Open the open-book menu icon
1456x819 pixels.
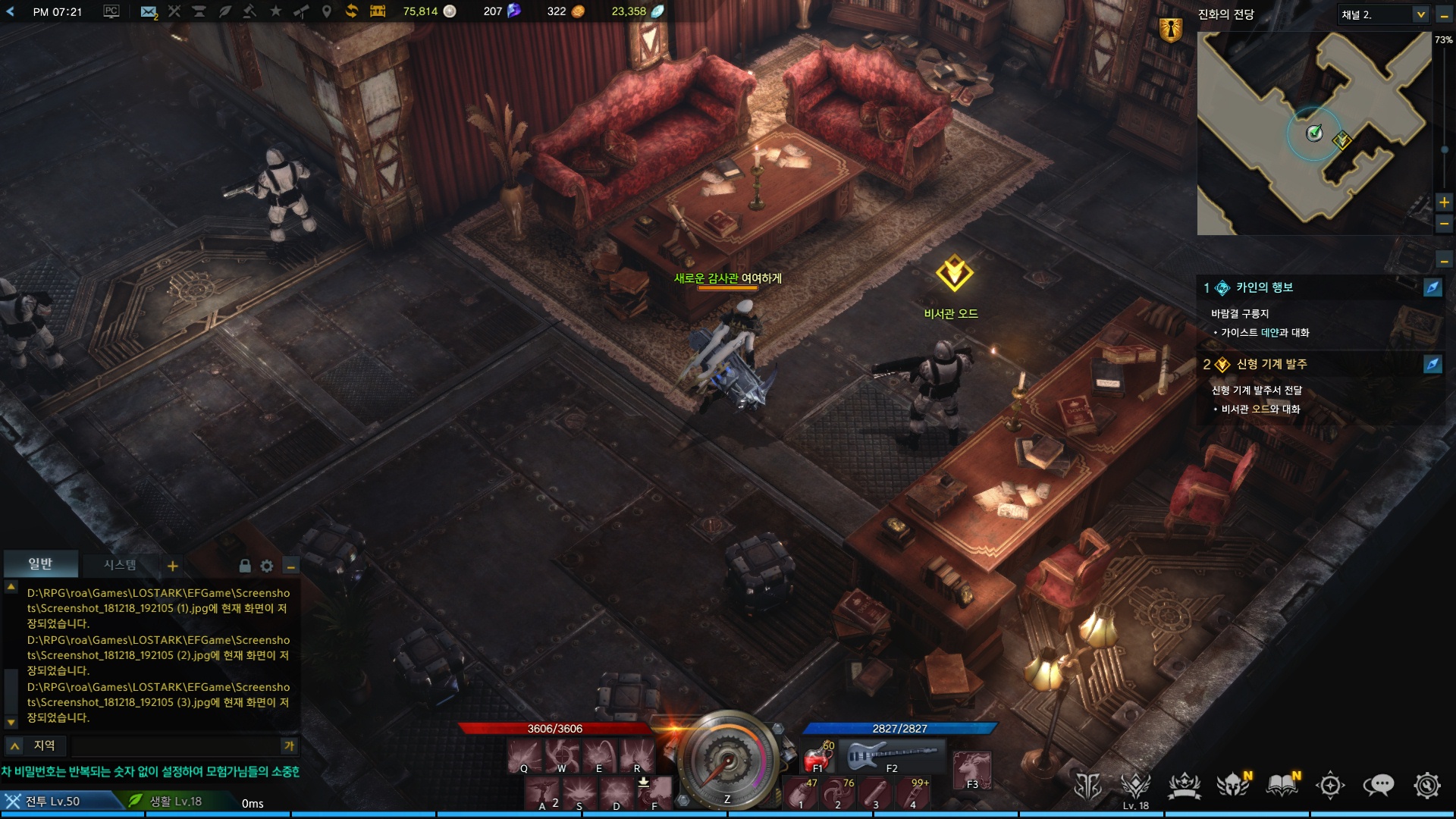click(x=1282, y=786)
